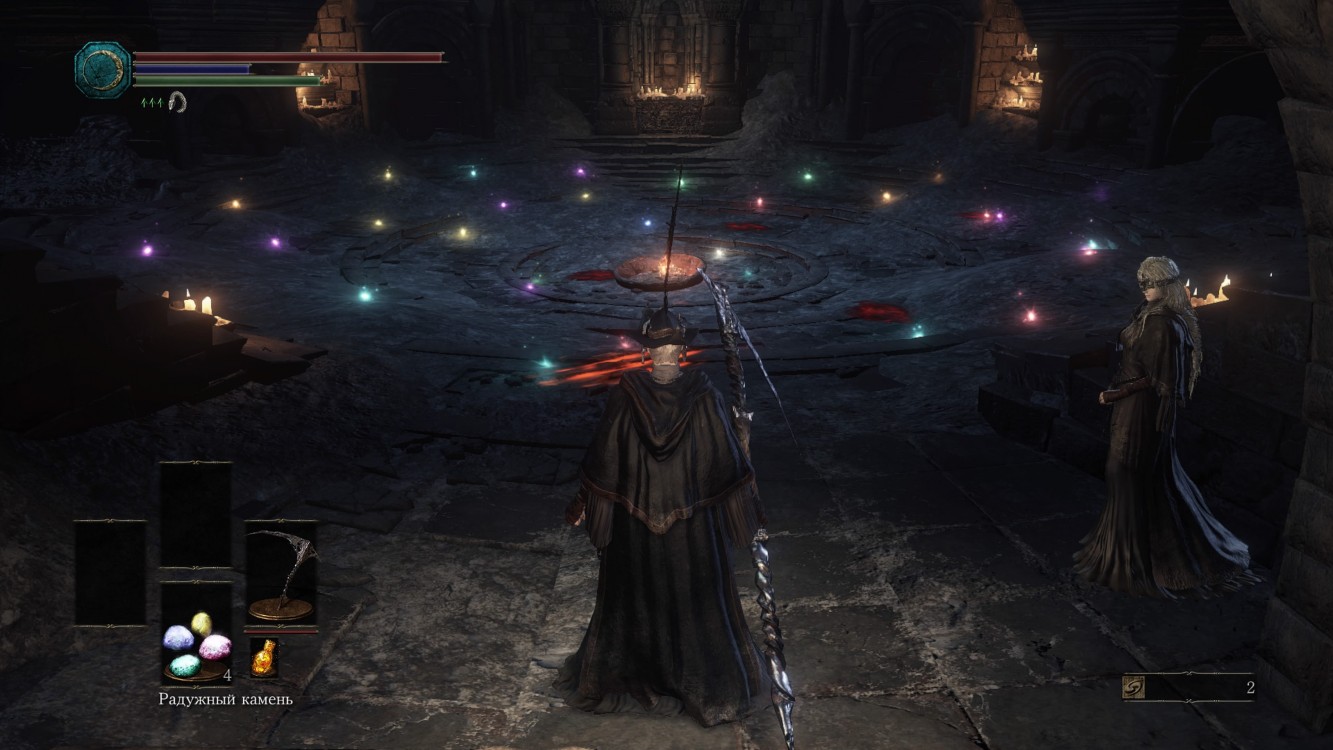This screenshot has width=1333, height=750.
Task: Click the small orange flask icon
Action: (x=264, y=658)
